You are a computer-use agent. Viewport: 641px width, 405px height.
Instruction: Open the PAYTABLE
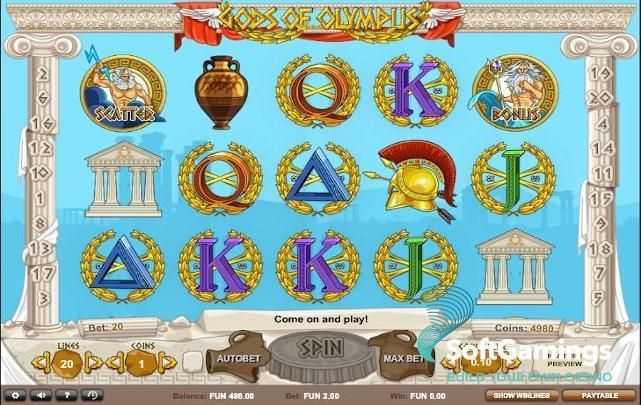[598, 395]
